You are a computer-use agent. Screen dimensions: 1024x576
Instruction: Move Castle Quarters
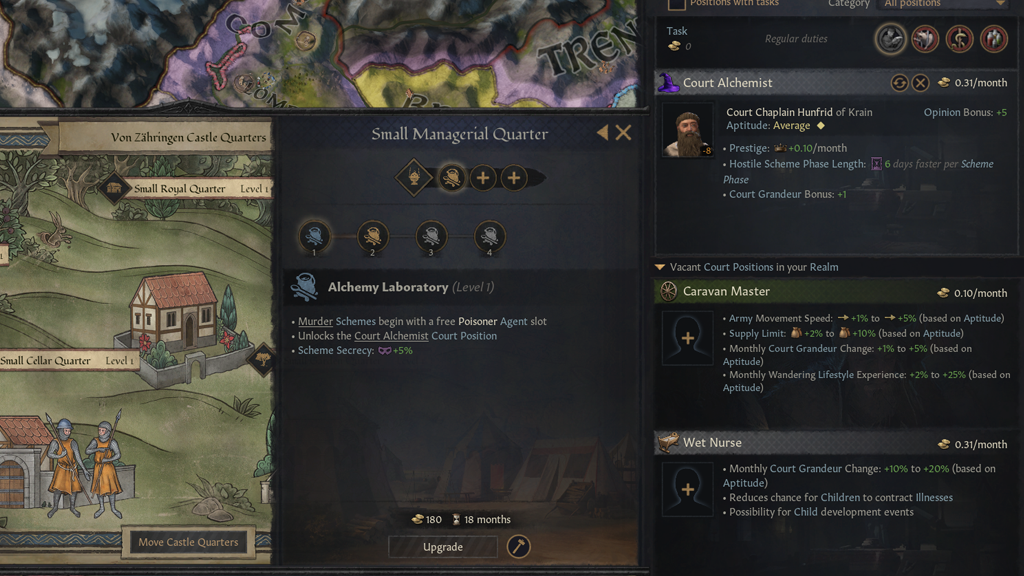[188, 542]
